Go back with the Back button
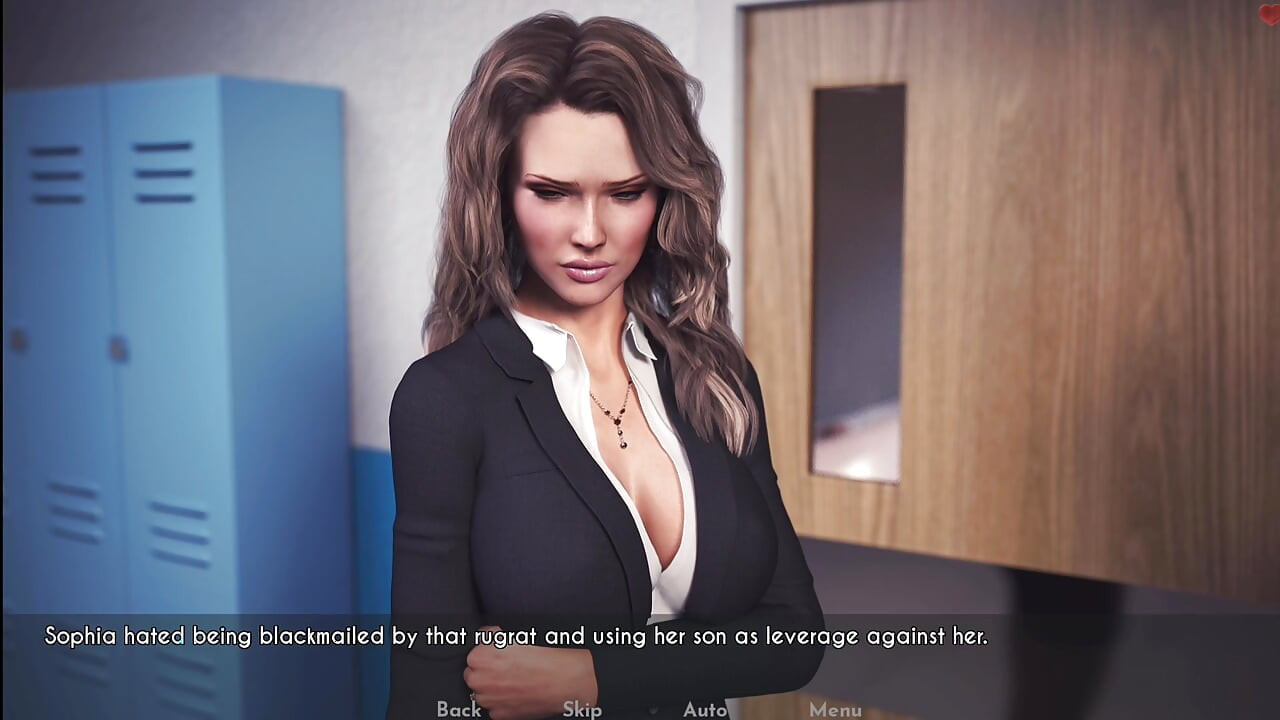Image resolution: width=1280 pixels, height=720 pixels. (459, 709)
